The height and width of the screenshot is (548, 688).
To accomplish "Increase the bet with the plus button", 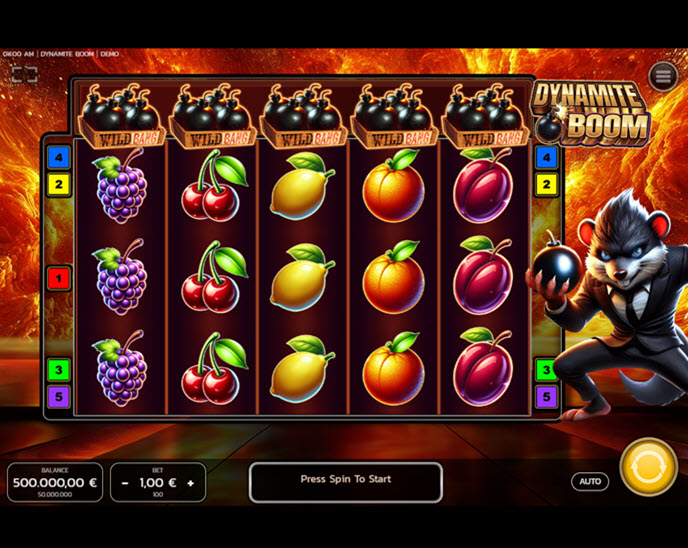I will (190, 483).
